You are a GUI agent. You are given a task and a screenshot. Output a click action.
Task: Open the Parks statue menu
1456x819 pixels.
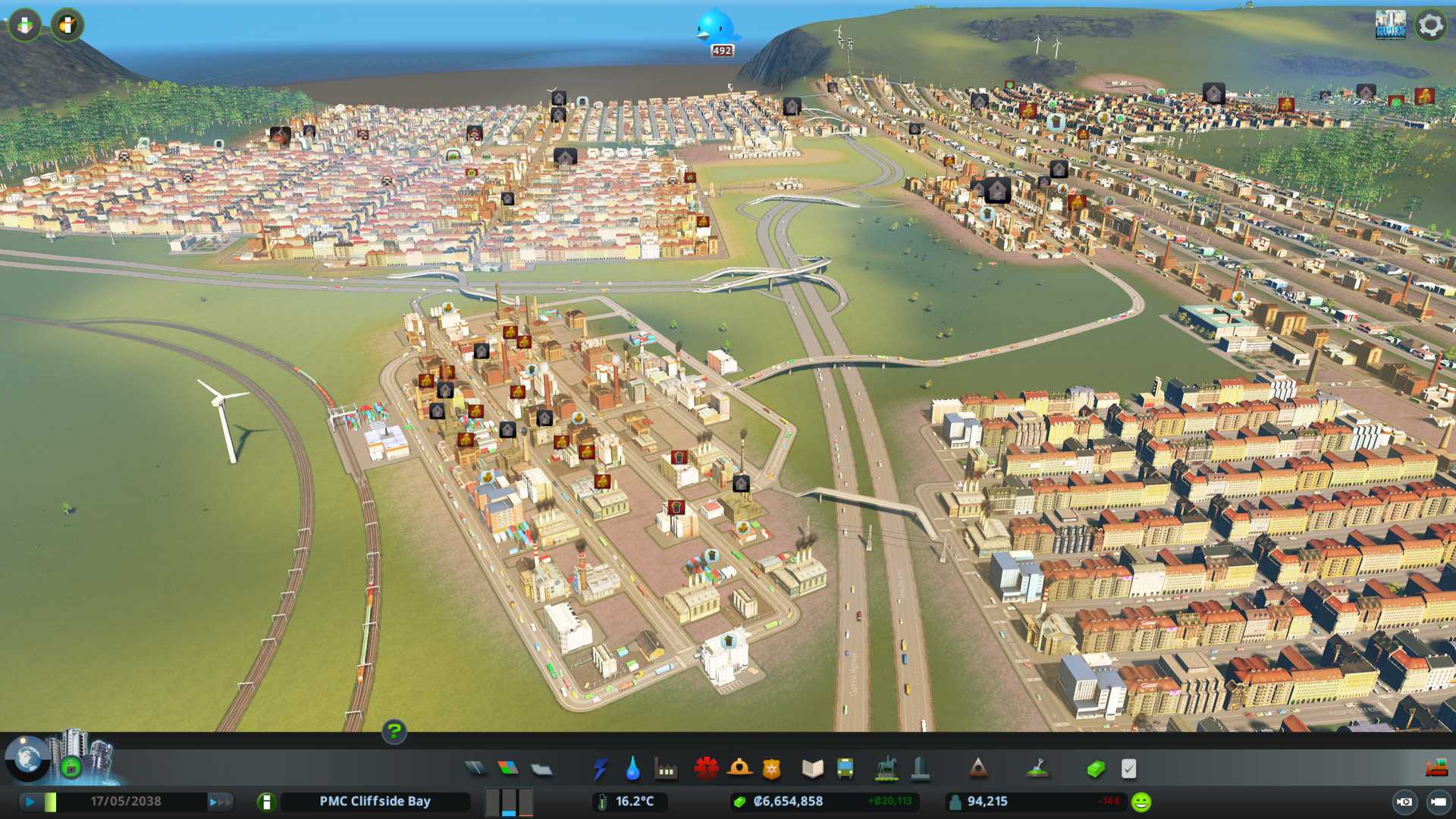(886, 769)
